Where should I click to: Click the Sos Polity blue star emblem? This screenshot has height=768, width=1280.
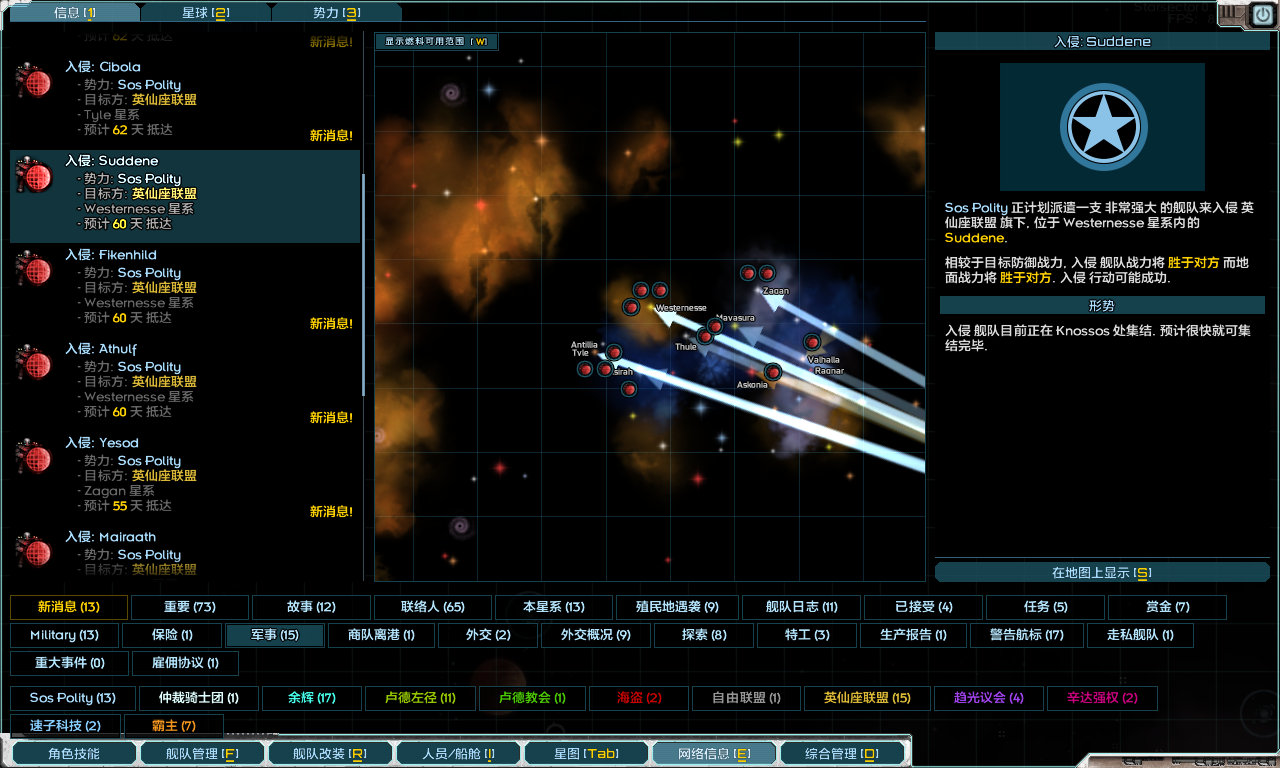(1103, 127)
